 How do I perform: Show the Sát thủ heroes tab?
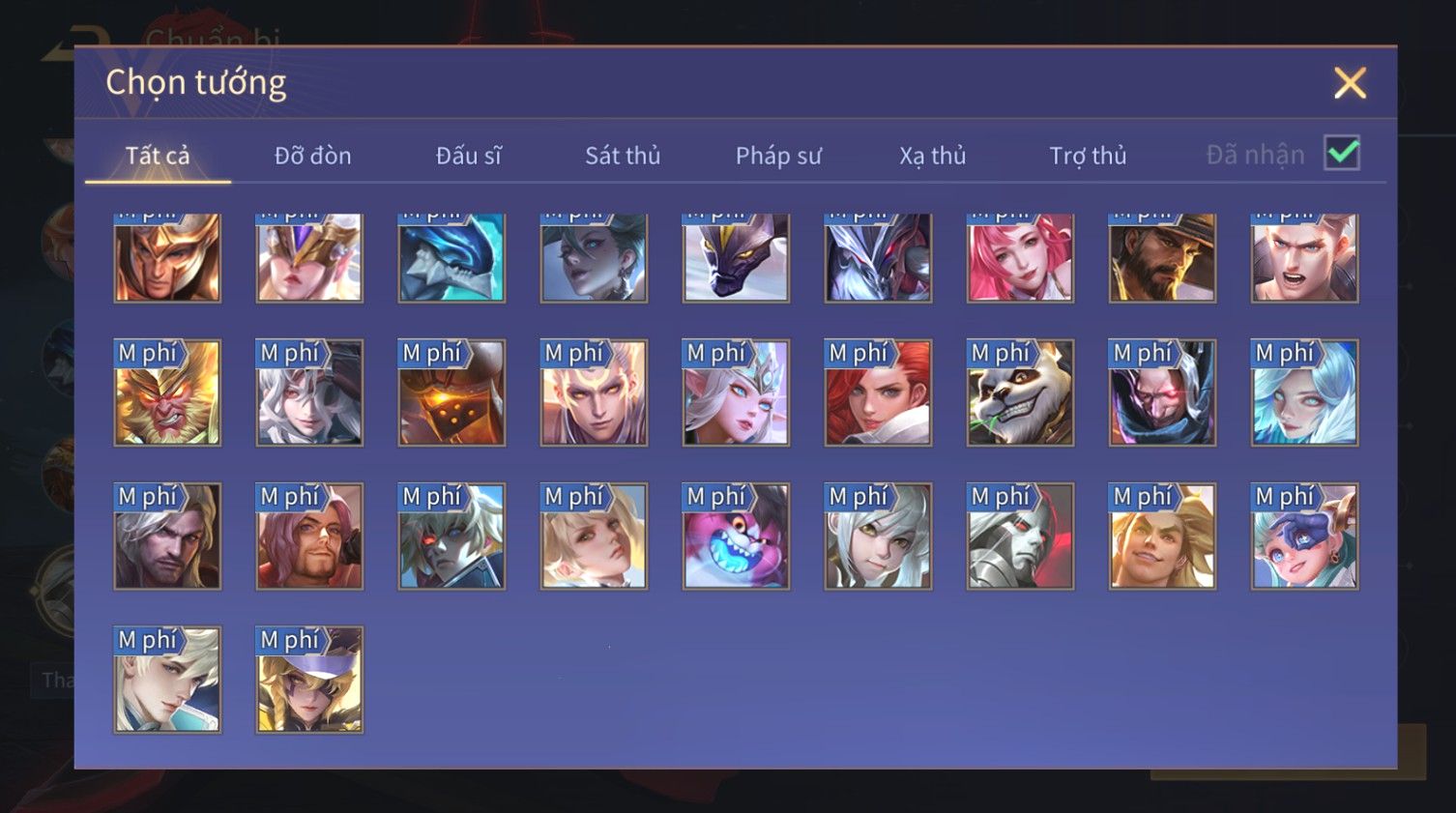[x=623, y=156]
